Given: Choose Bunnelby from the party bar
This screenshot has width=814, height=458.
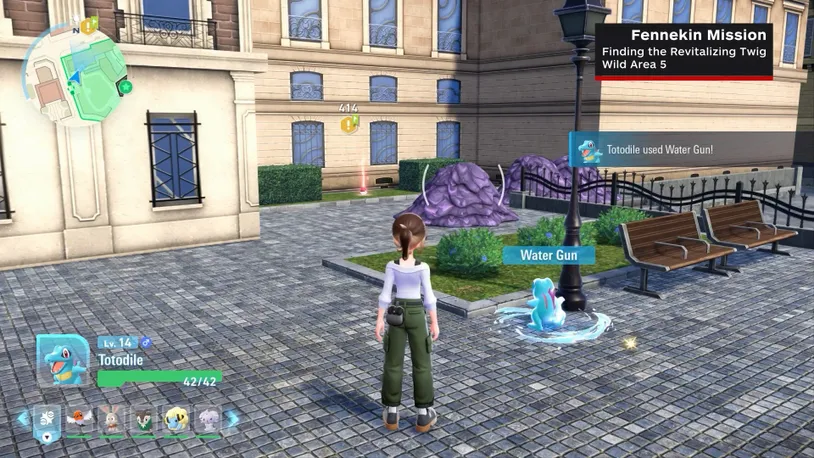Looking at the screenshot, I should (112, 419).
